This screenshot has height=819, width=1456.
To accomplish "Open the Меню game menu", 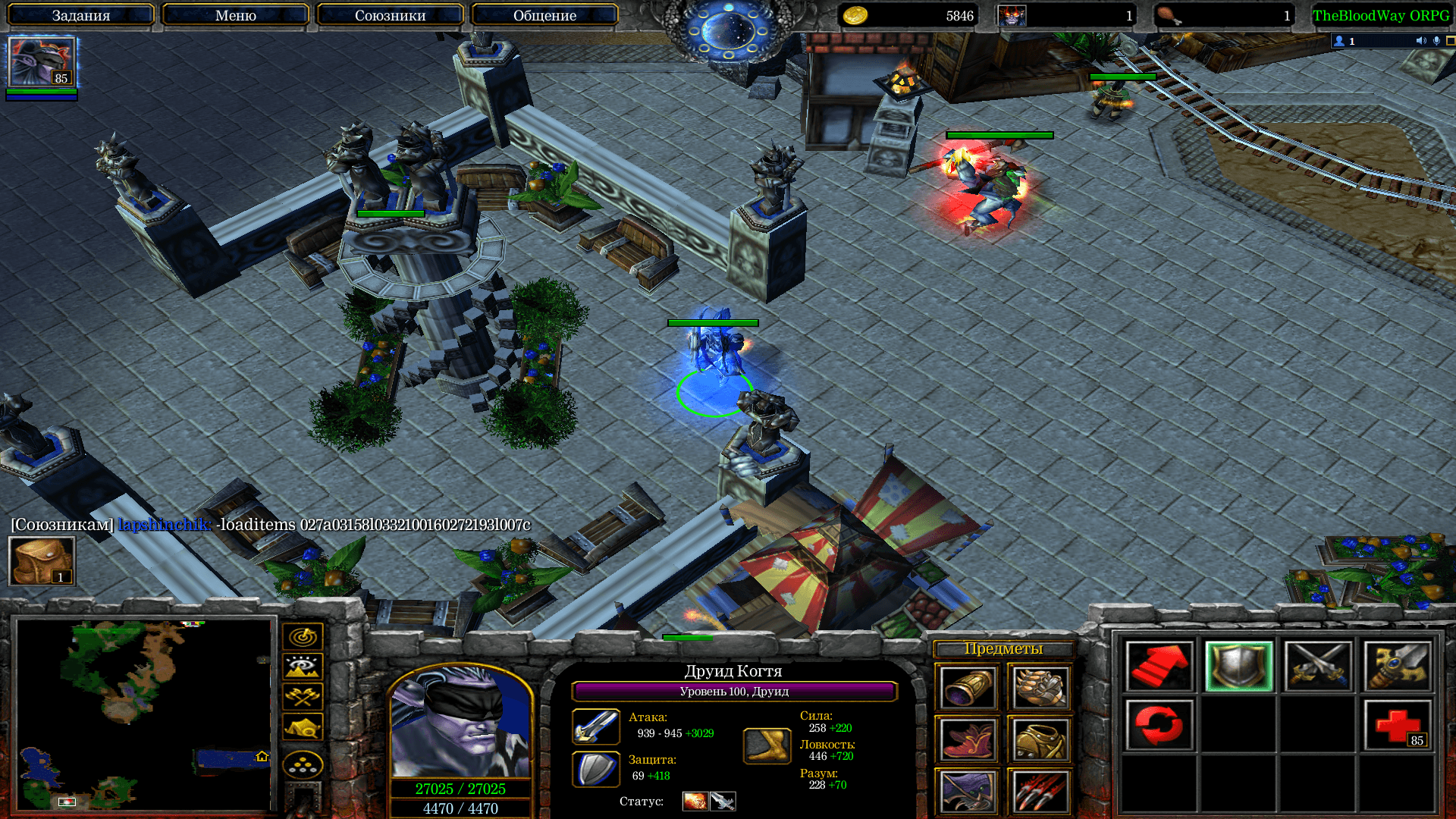I will tap(235, 15).
